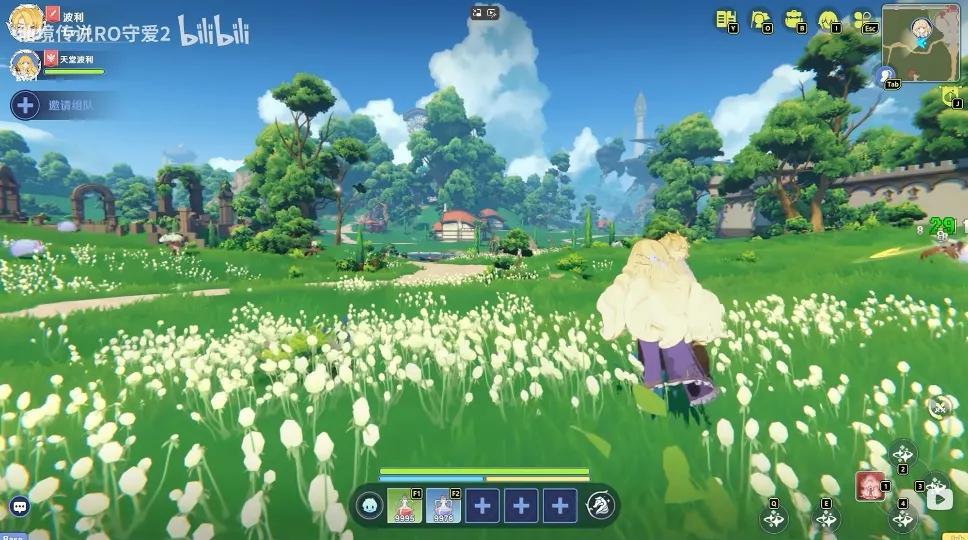
Task: Use the red potion in F1 slot
Action: pos(404,505)
